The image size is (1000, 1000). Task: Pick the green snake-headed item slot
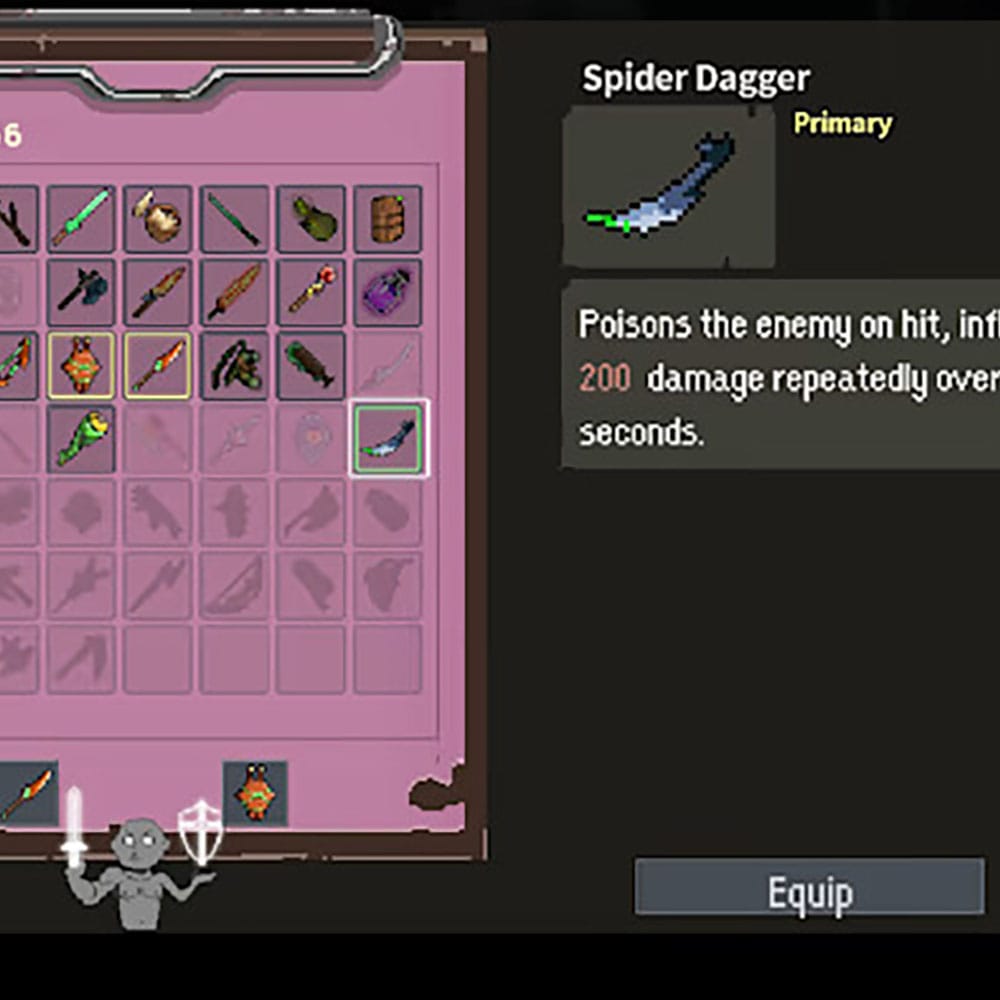[x=80, y=438]
